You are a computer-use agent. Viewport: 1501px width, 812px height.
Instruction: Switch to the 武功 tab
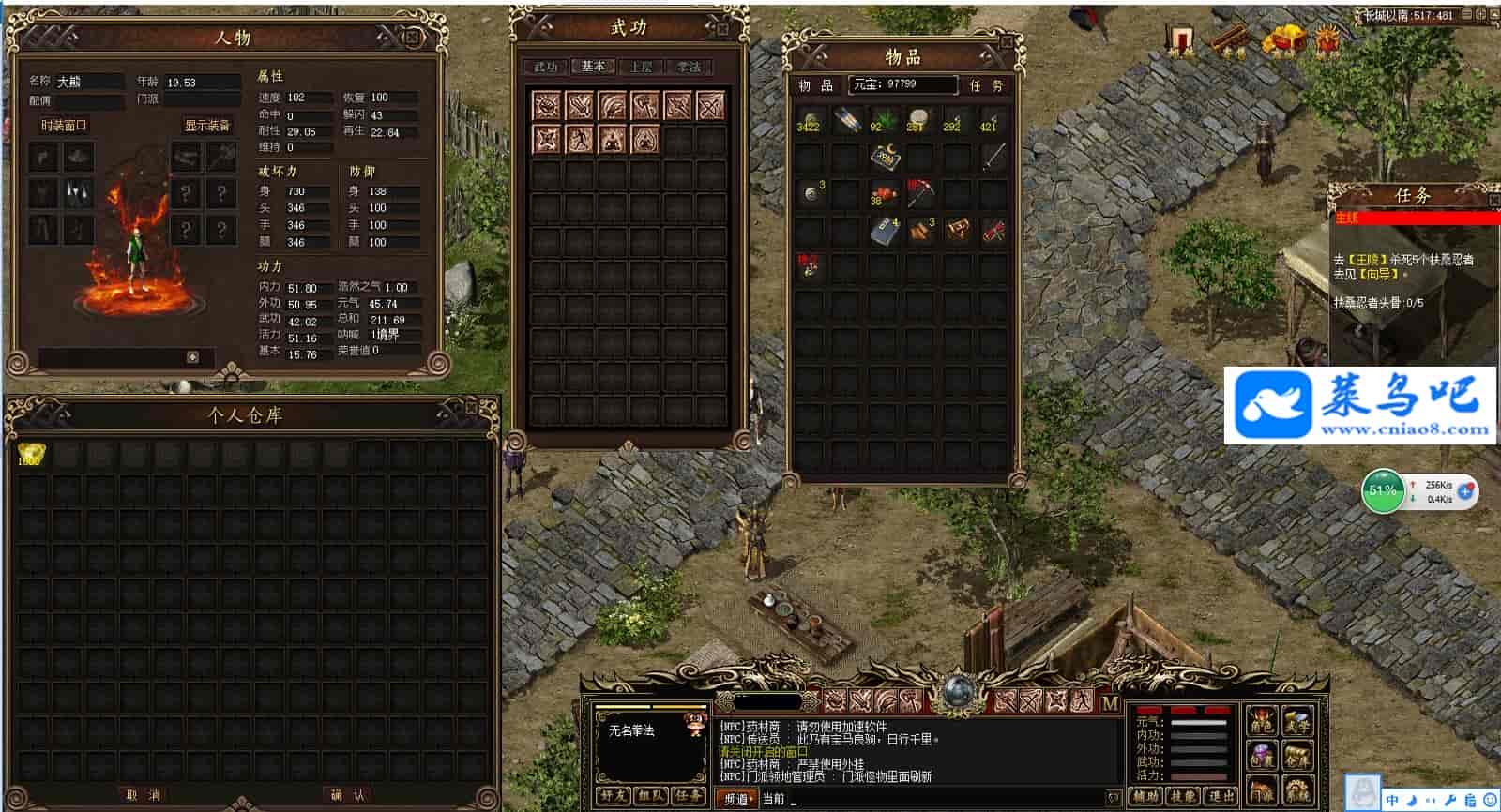click(x=546, y=67)
